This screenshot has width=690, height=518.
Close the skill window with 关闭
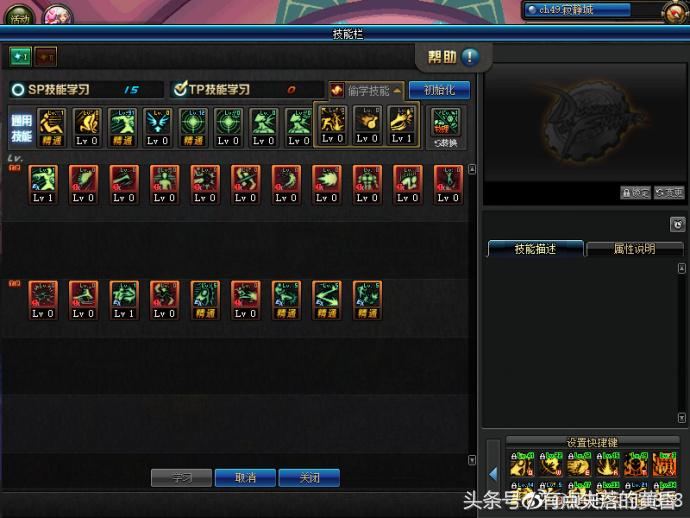click(309, 478)
